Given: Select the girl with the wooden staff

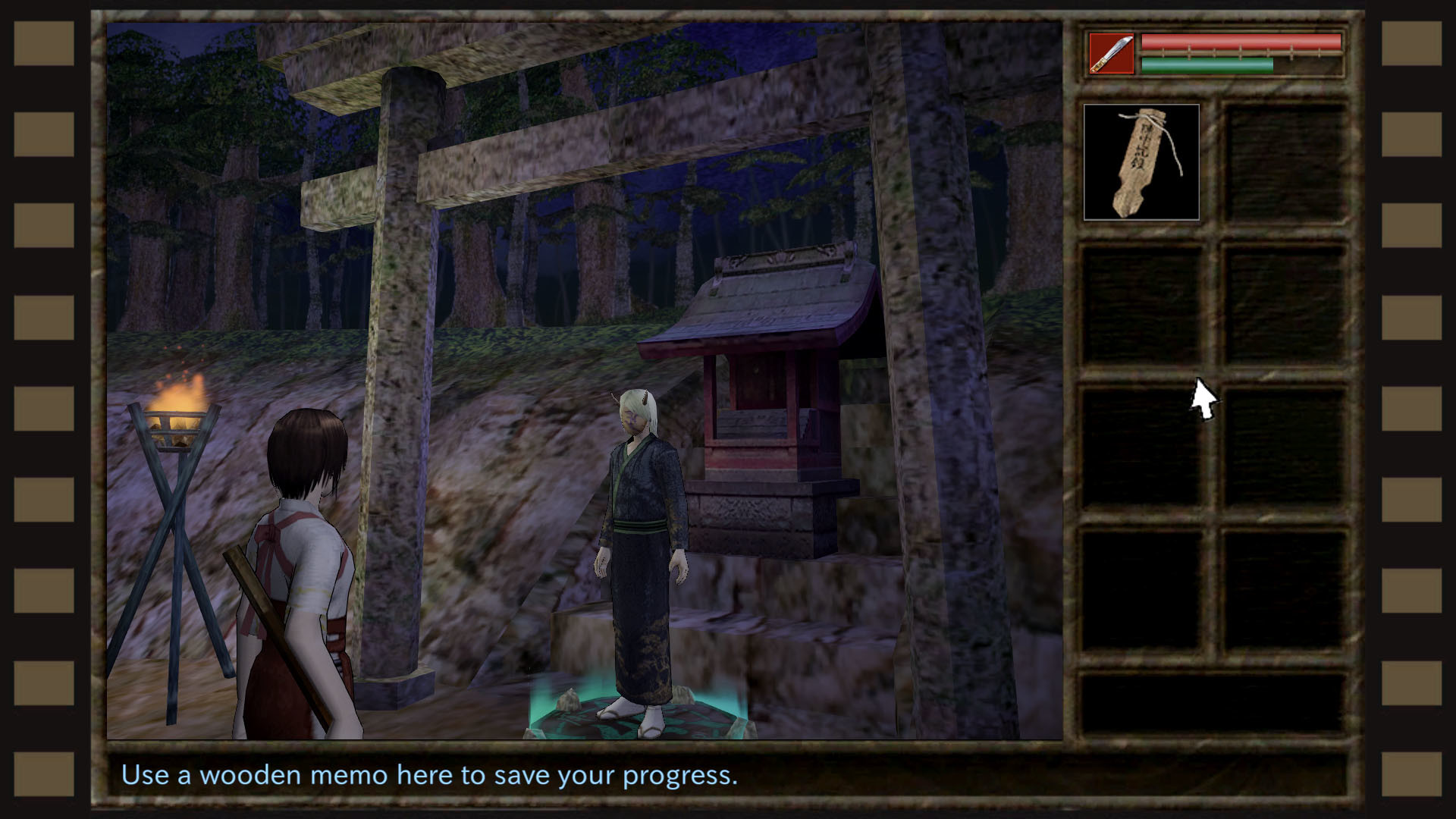Looking at the screenshot, I should pyautogui.click(x=303, y=569).
